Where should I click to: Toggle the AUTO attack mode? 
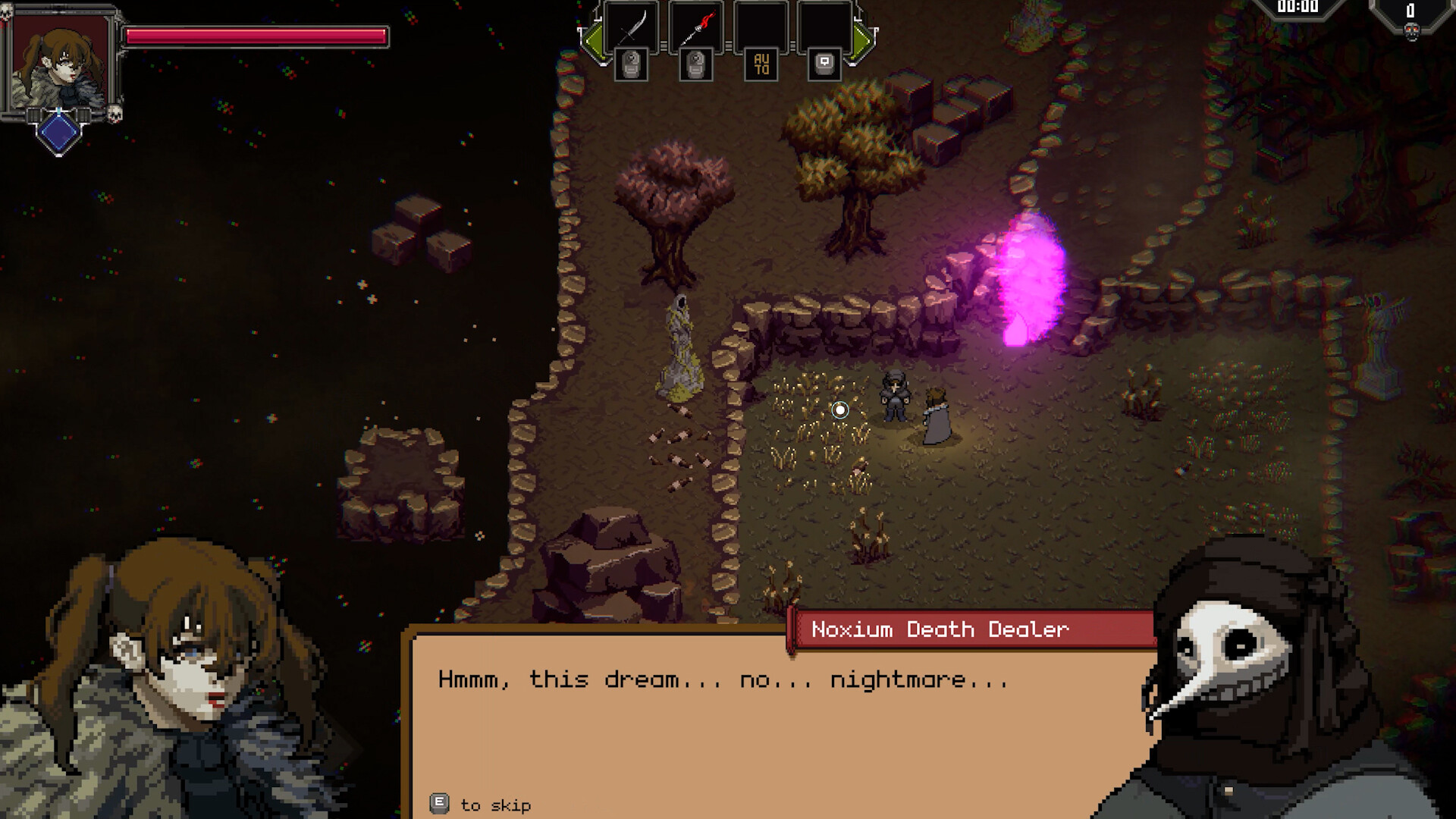click(761, 64)
